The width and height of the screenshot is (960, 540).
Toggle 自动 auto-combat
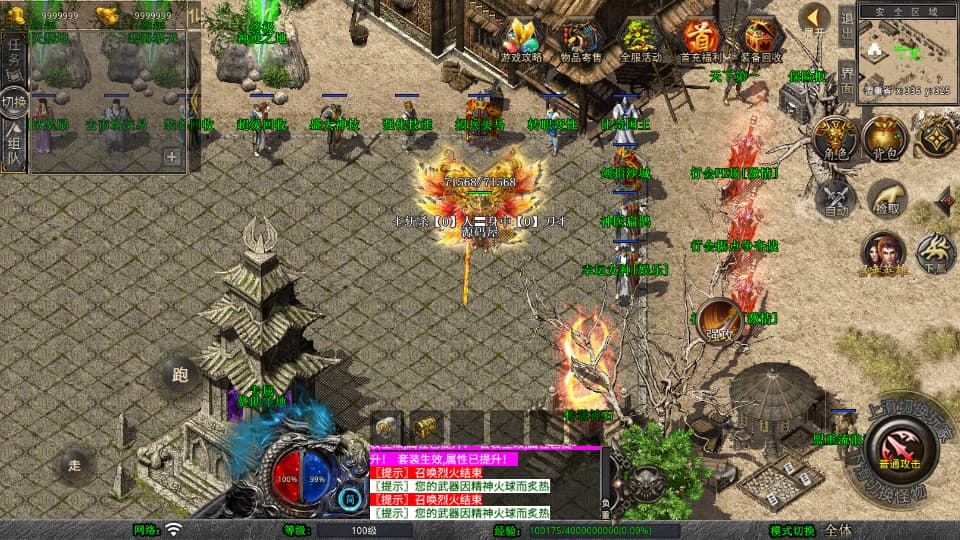(837, 198)
